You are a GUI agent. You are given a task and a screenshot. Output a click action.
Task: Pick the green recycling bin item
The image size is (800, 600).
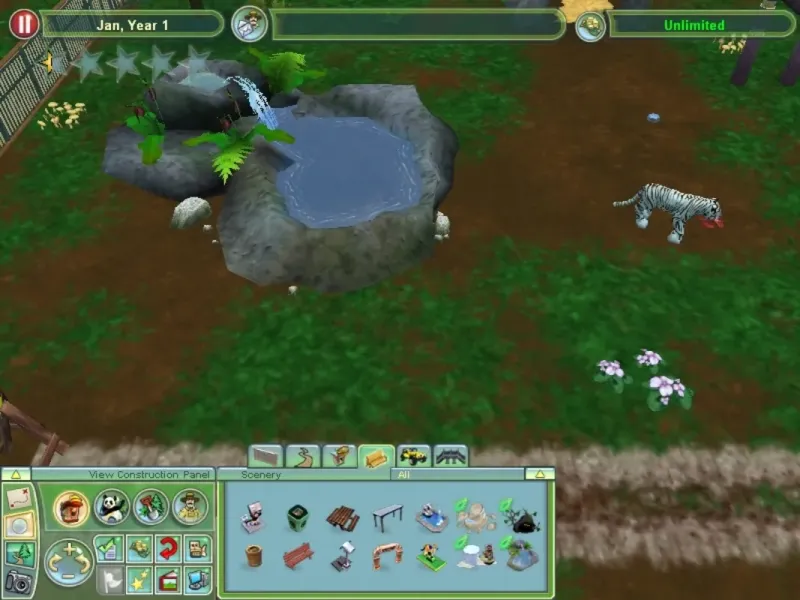(x=298, y=517)
